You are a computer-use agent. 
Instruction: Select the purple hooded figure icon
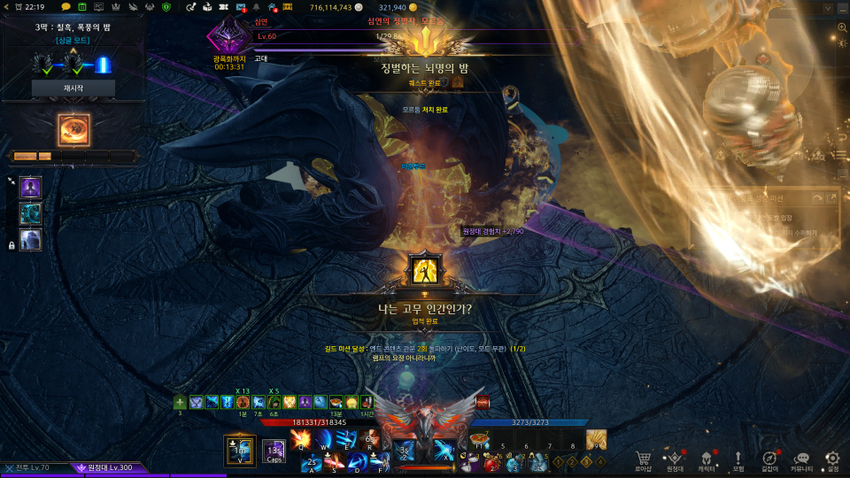[31, 187]
